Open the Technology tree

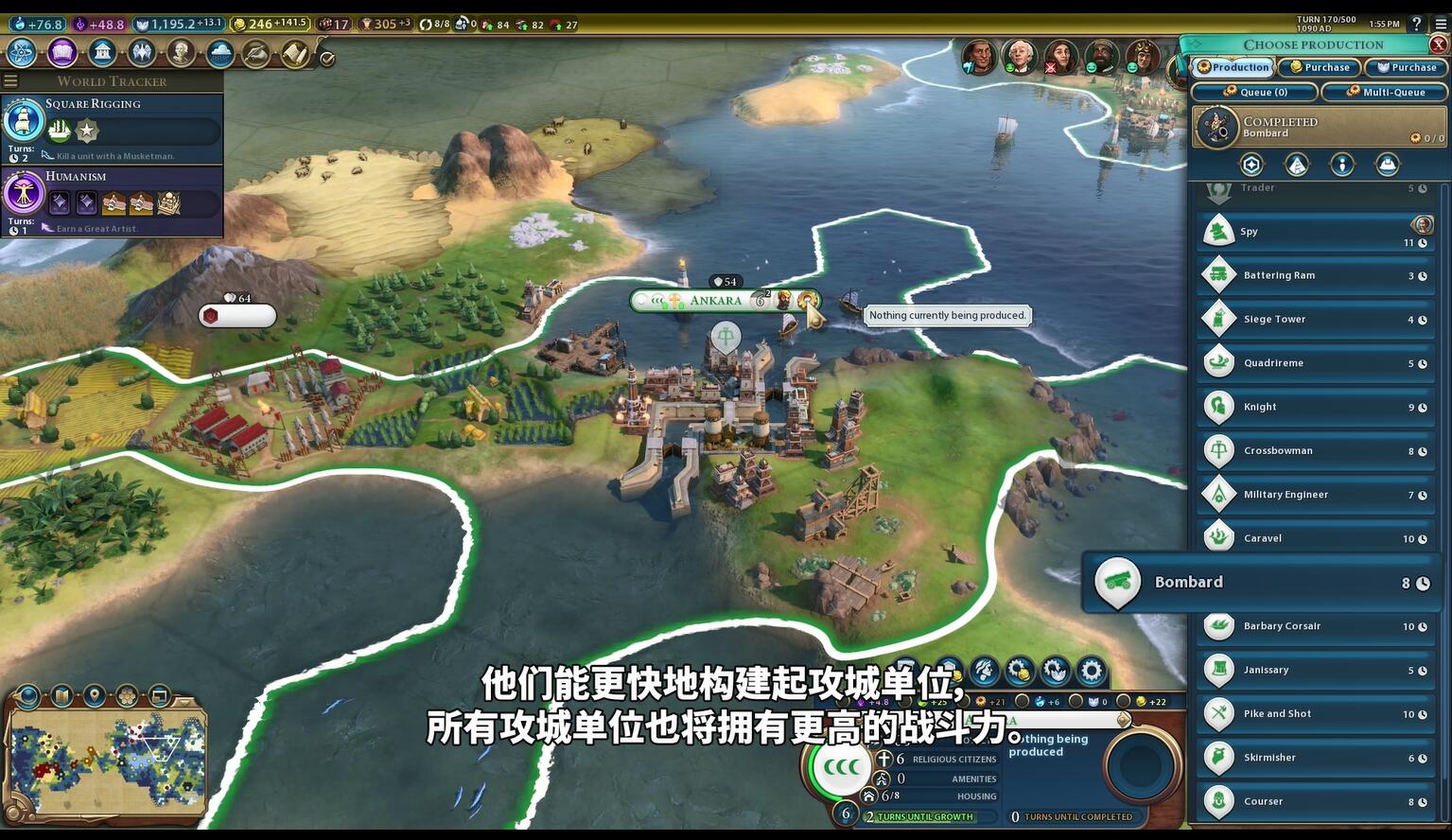21,53
